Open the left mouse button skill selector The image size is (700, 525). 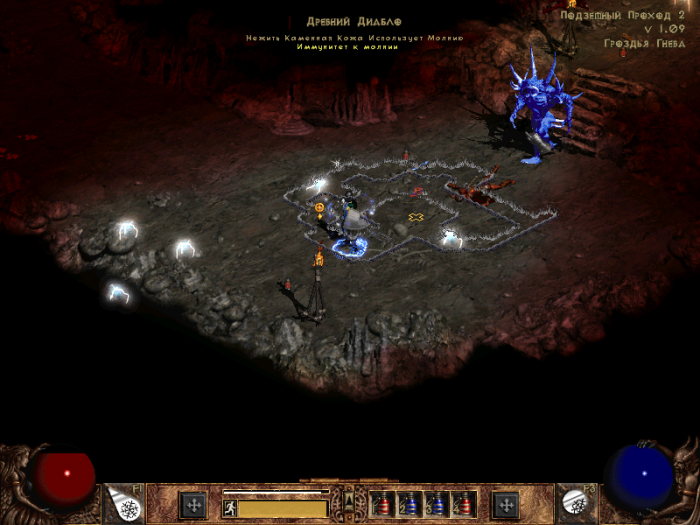tap(124, 503)
